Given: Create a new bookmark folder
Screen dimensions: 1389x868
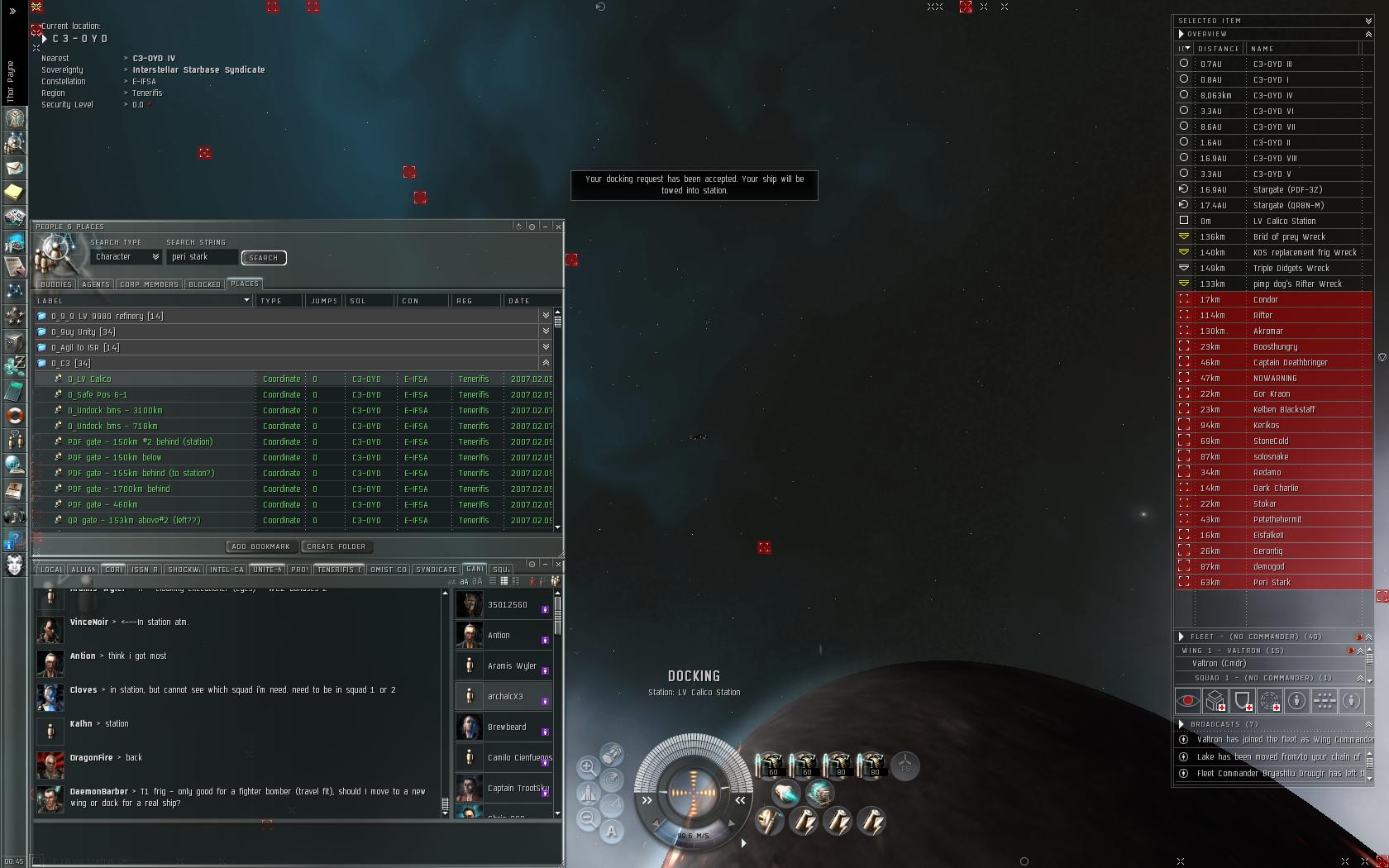Looking at the screenshot, I should click(336, 546).
